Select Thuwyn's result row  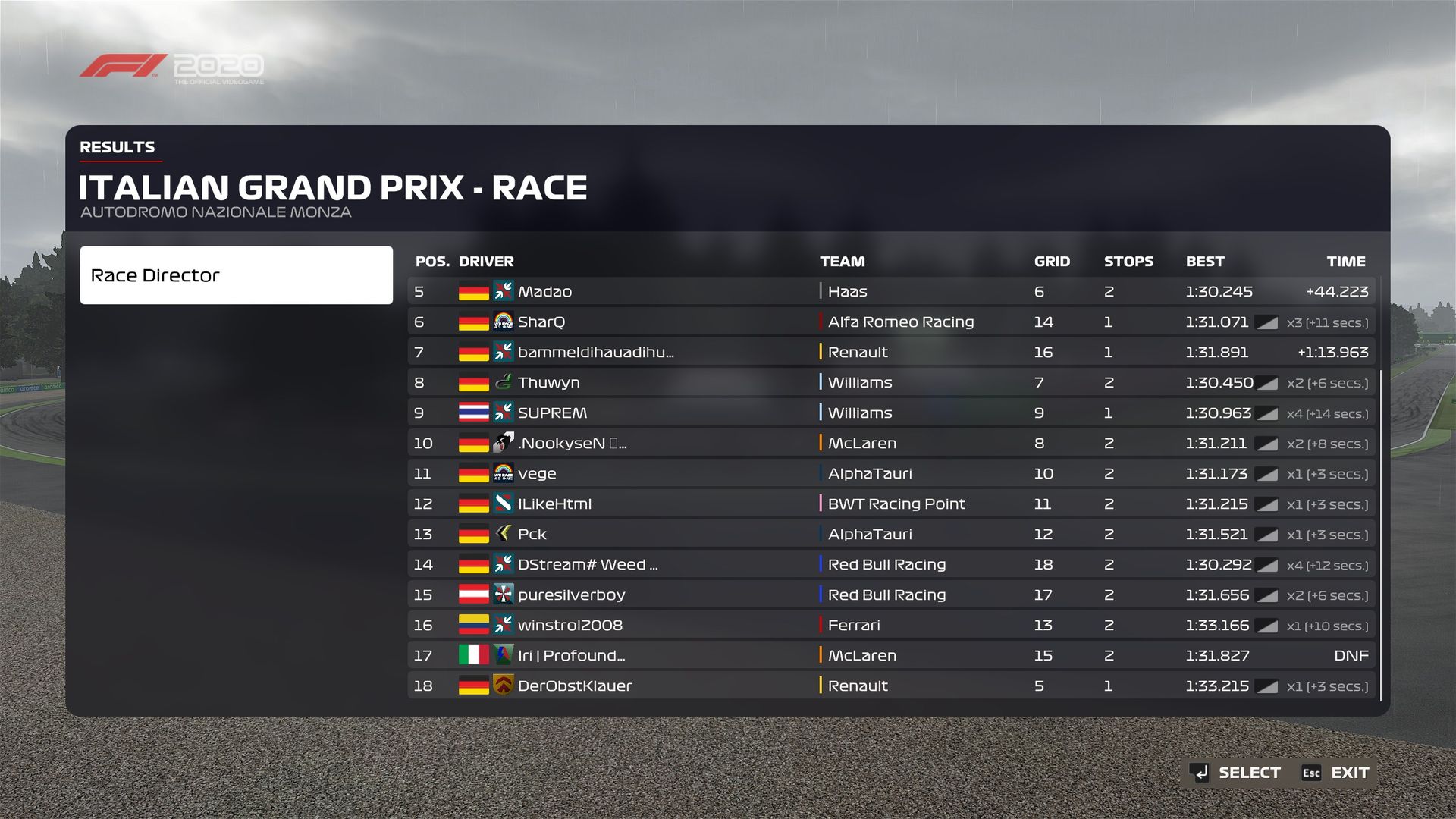891,382
